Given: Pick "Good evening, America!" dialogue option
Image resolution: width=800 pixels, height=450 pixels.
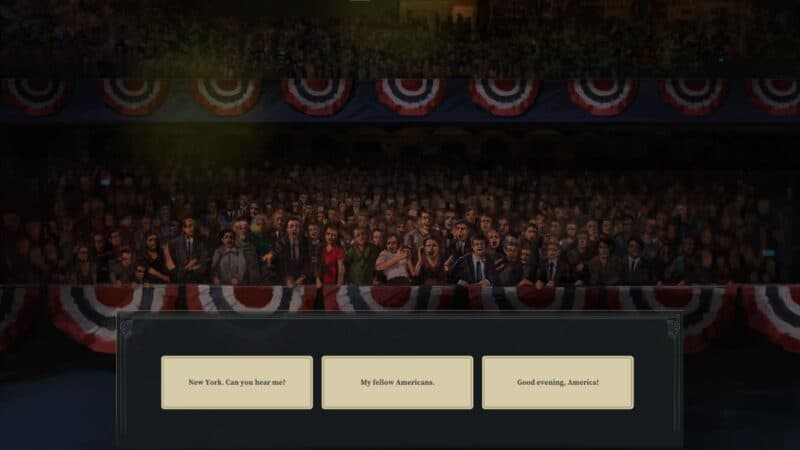Looking at the screenshot, I should pyautogui.click(x=557, y=382).
